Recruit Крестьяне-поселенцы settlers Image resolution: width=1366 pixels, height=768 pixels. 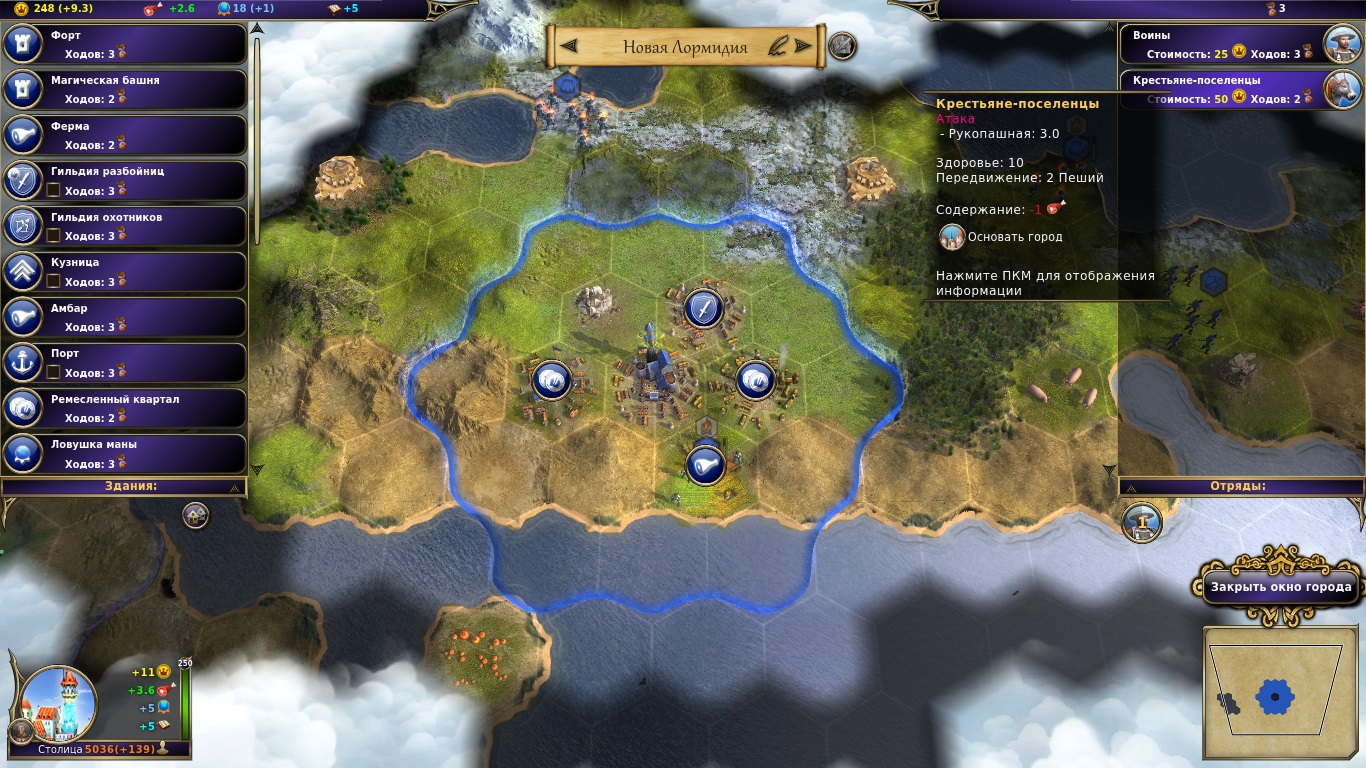click(1240, 89)
